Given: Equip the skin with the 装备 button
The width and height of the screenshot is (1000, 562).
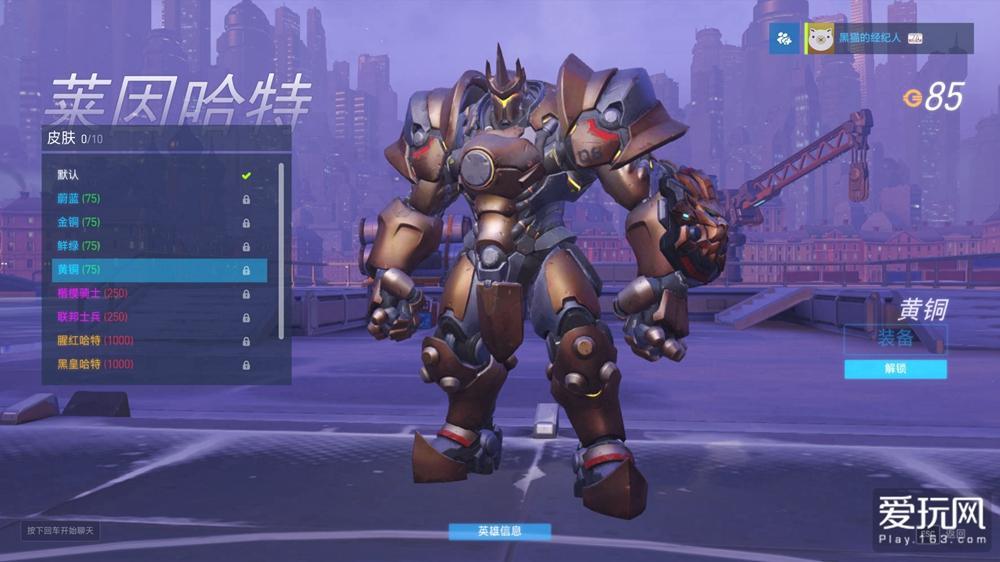Looking at the screenshot, I should coord(895,338).
